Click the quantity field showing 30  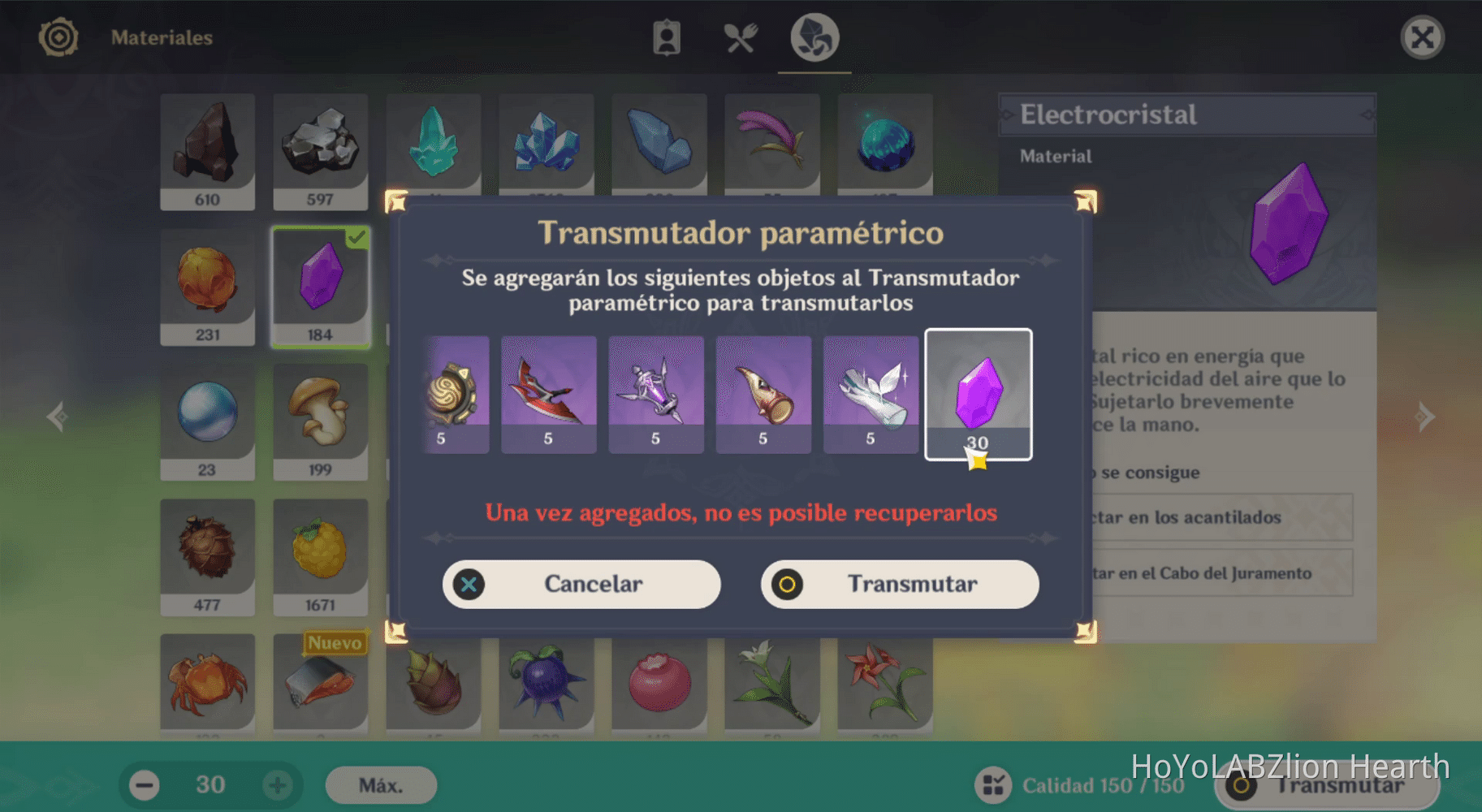210,784
